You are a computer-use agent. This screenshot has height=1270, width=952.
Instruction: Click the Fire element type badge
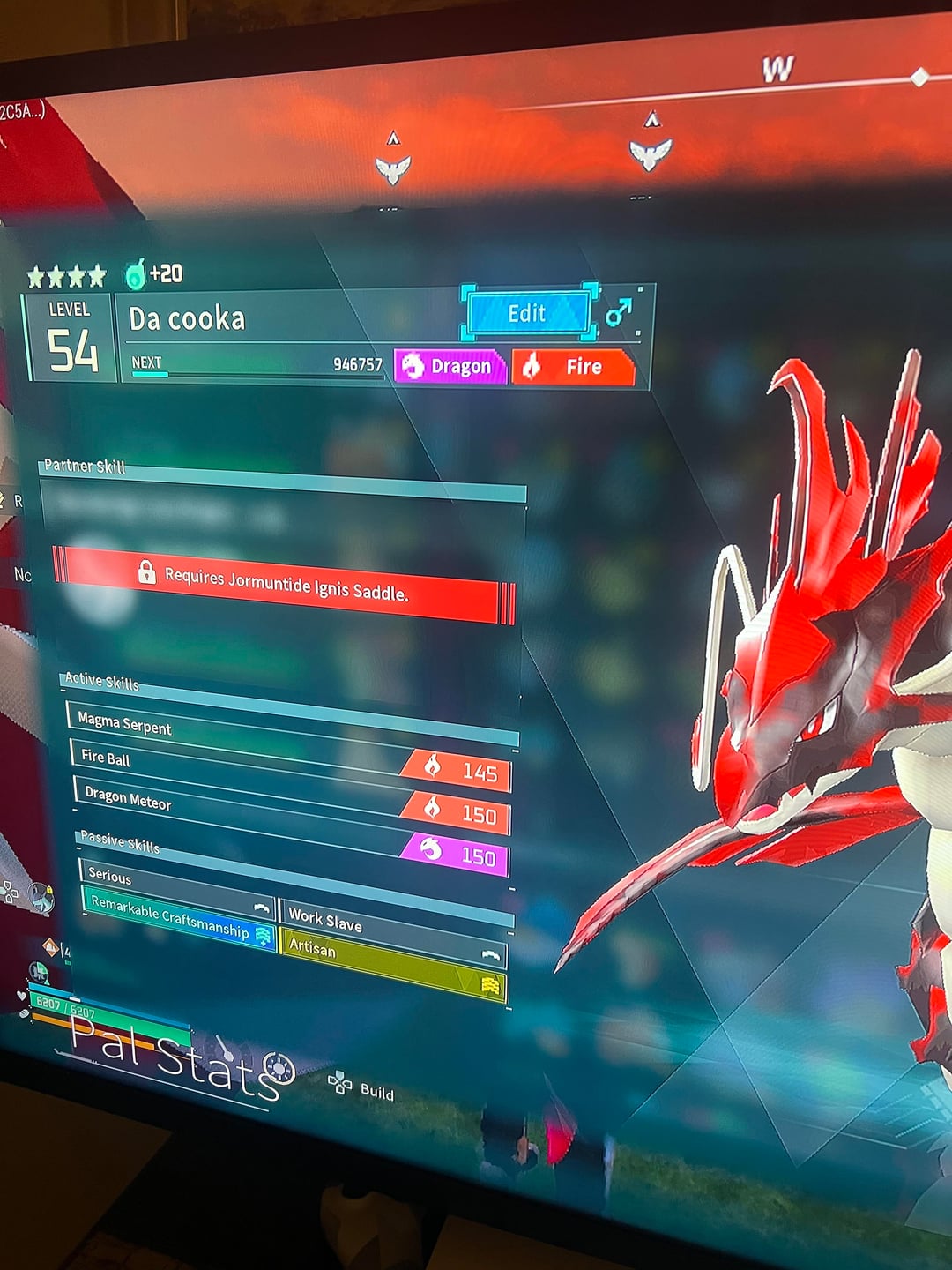(573, 367)
